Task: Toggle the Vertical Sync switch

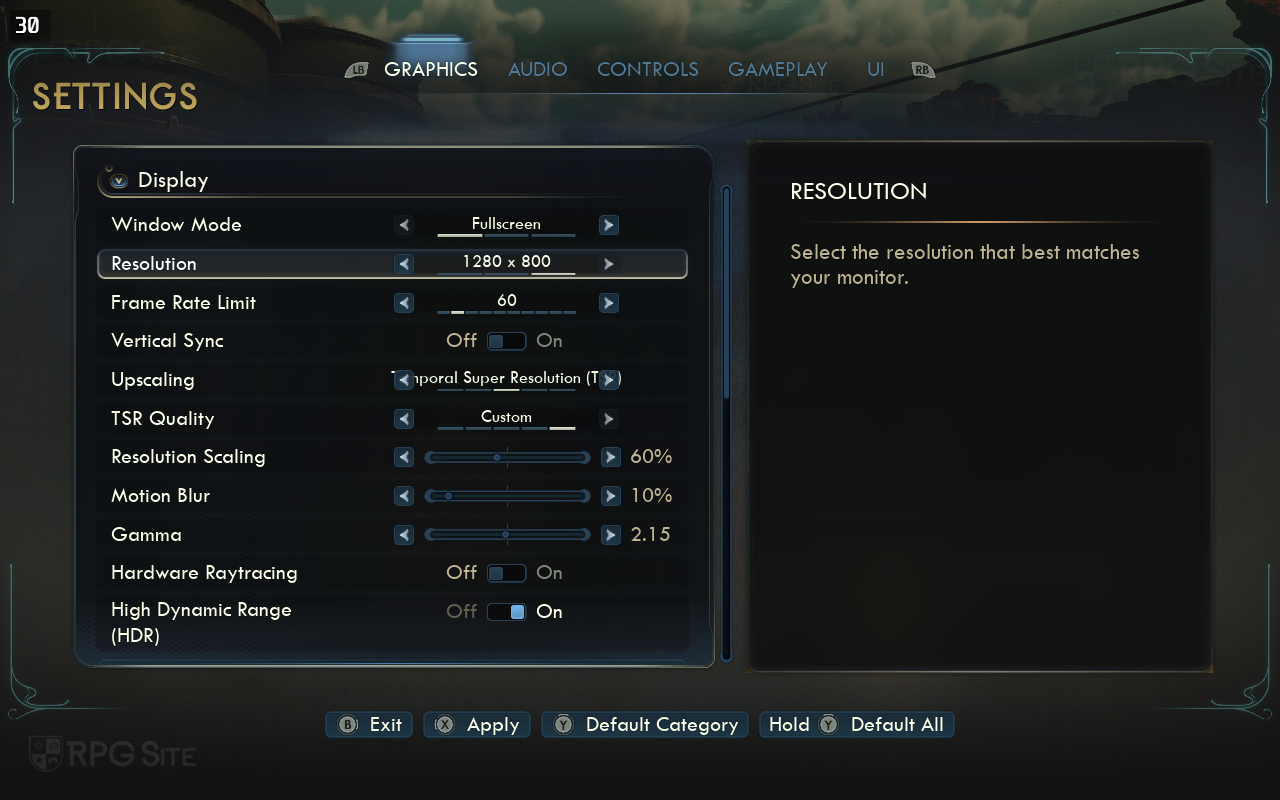Action: click(506, 341)
